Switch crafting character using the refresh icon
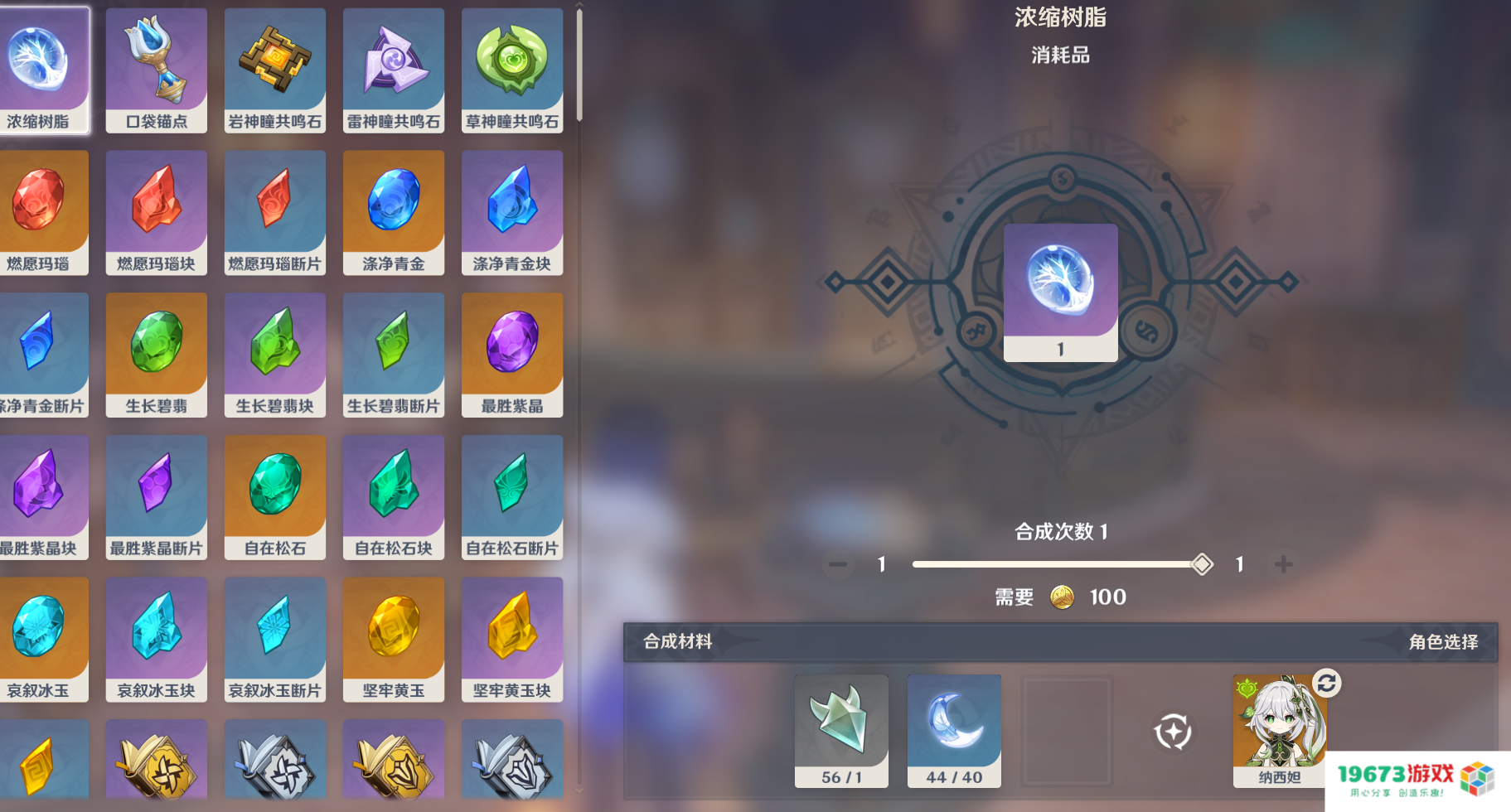 pyautogui.click(x=1328, y=681)
